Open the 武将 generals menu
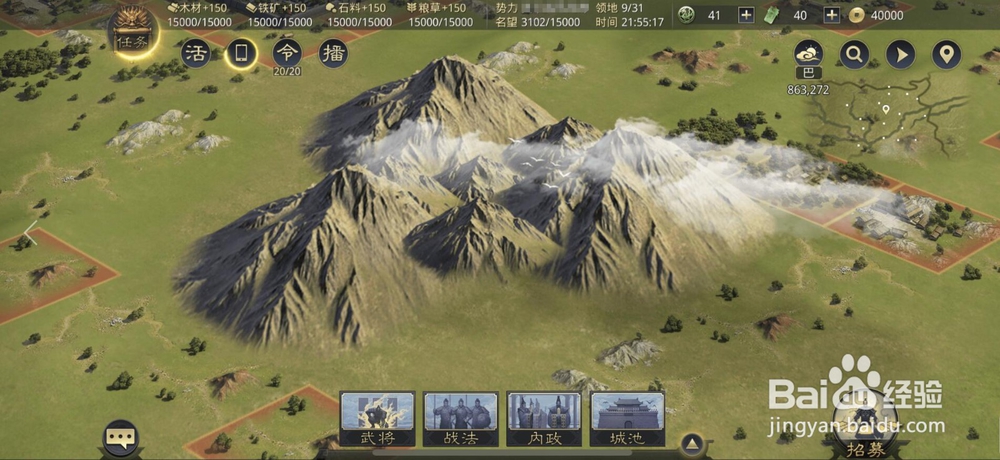This screenshot has width=1000, height=460. click(x=378, y=418)
